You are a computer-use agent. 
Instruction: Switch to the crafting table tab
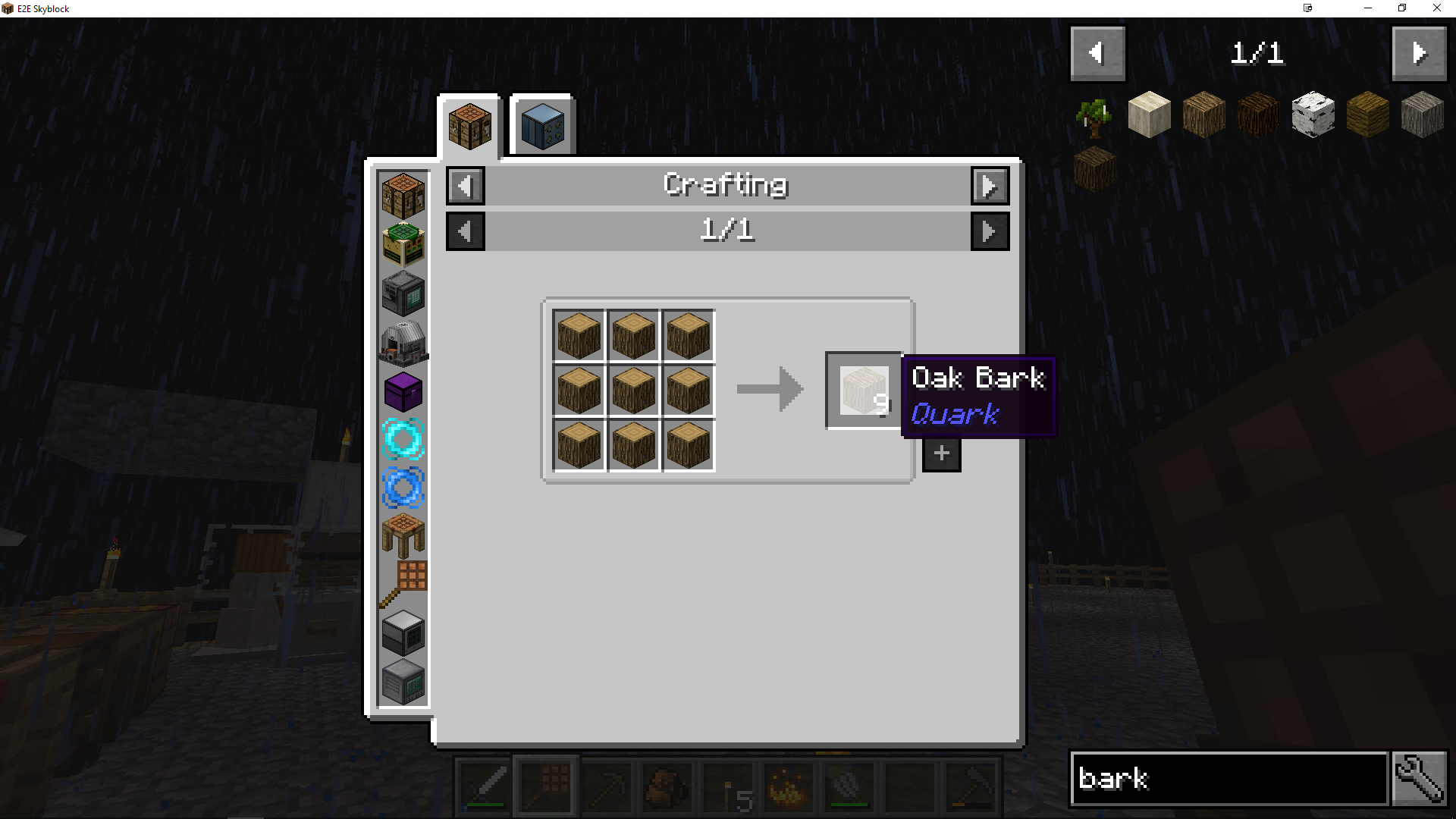[x=469, y=126]
